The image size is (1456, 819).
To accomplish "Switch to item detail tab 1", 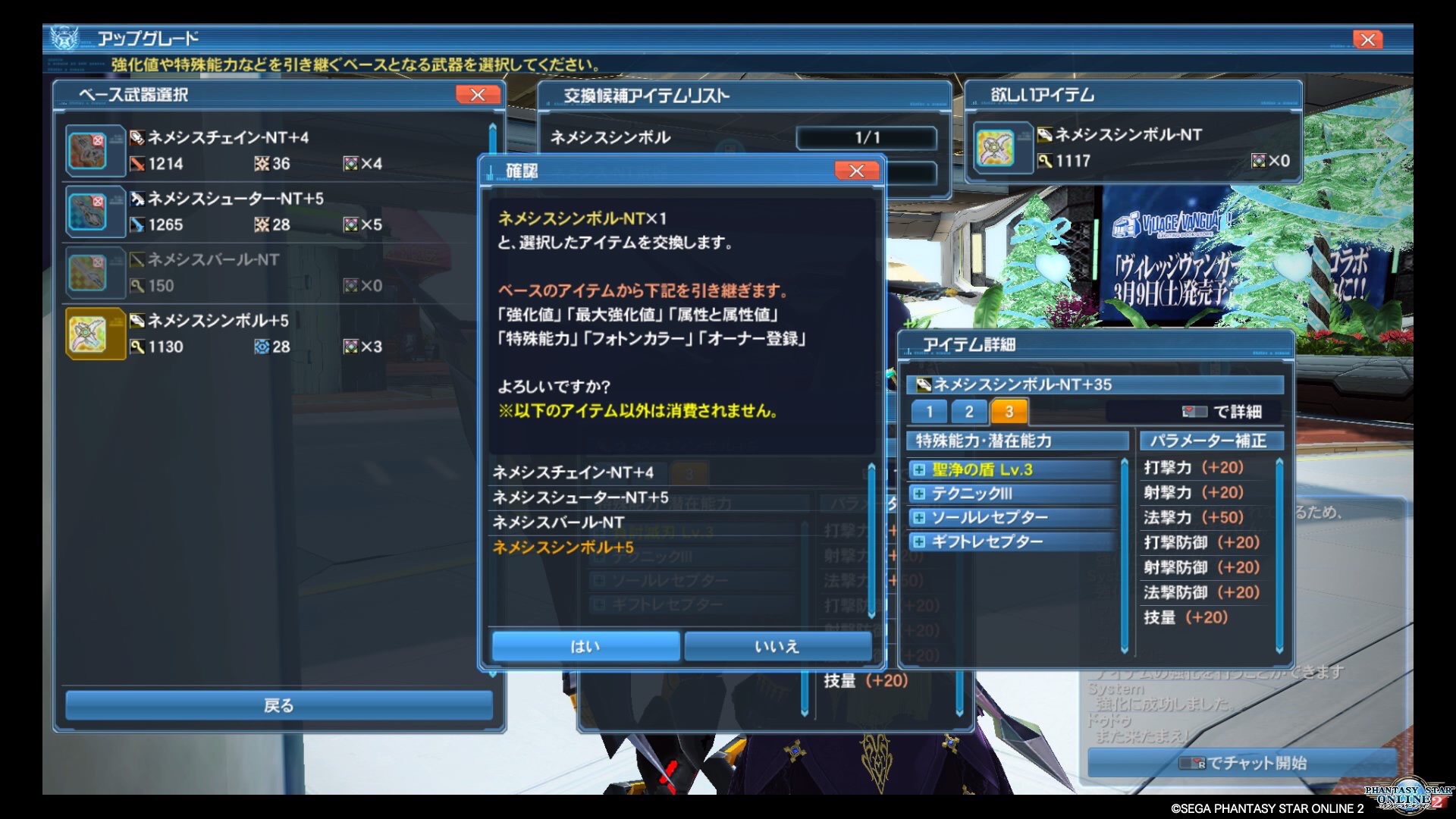I will (929, 412).
